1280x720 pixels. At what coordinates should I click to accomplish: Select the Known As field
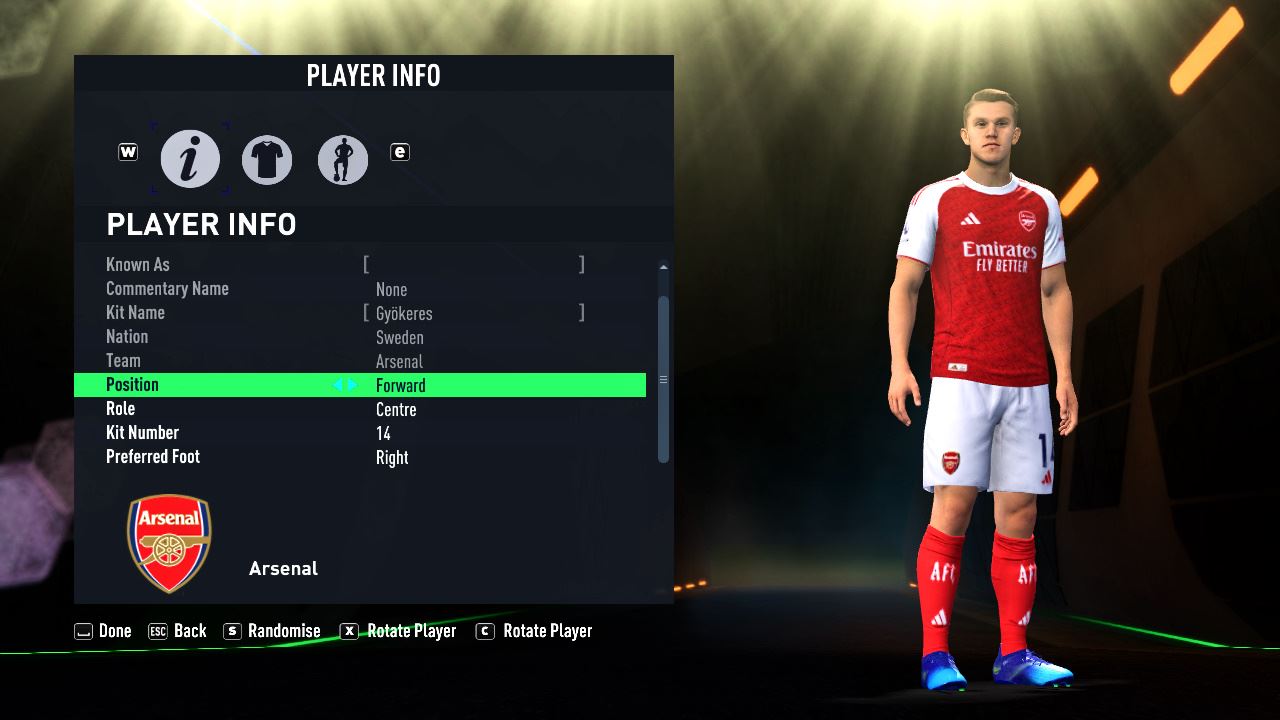(x=474, y=265)
